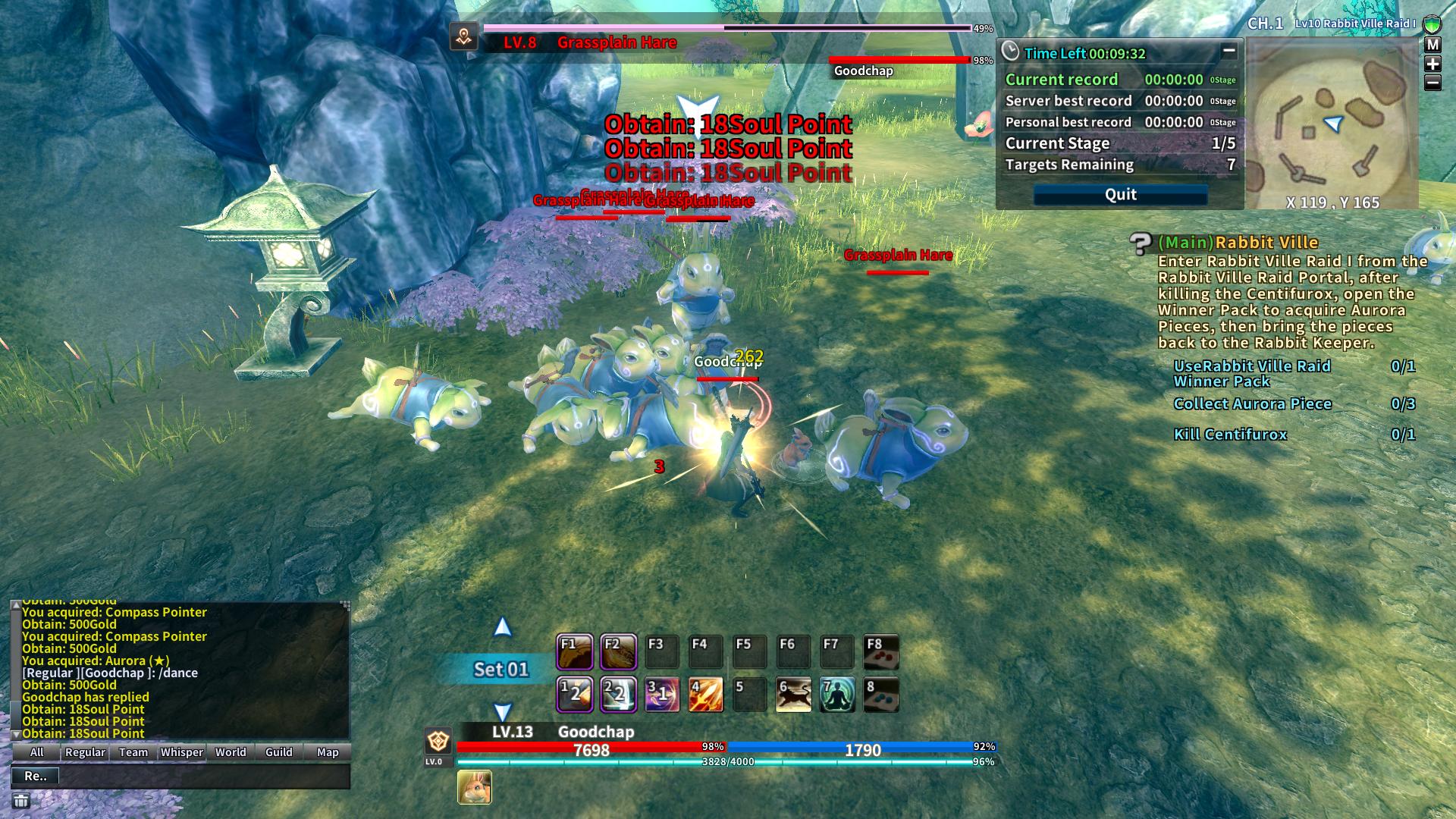This screenshot has width=1456, height=819.
Task: Zoom in the minimap with the plus button
Action: pyautogui.click(x=1432, y=64)
